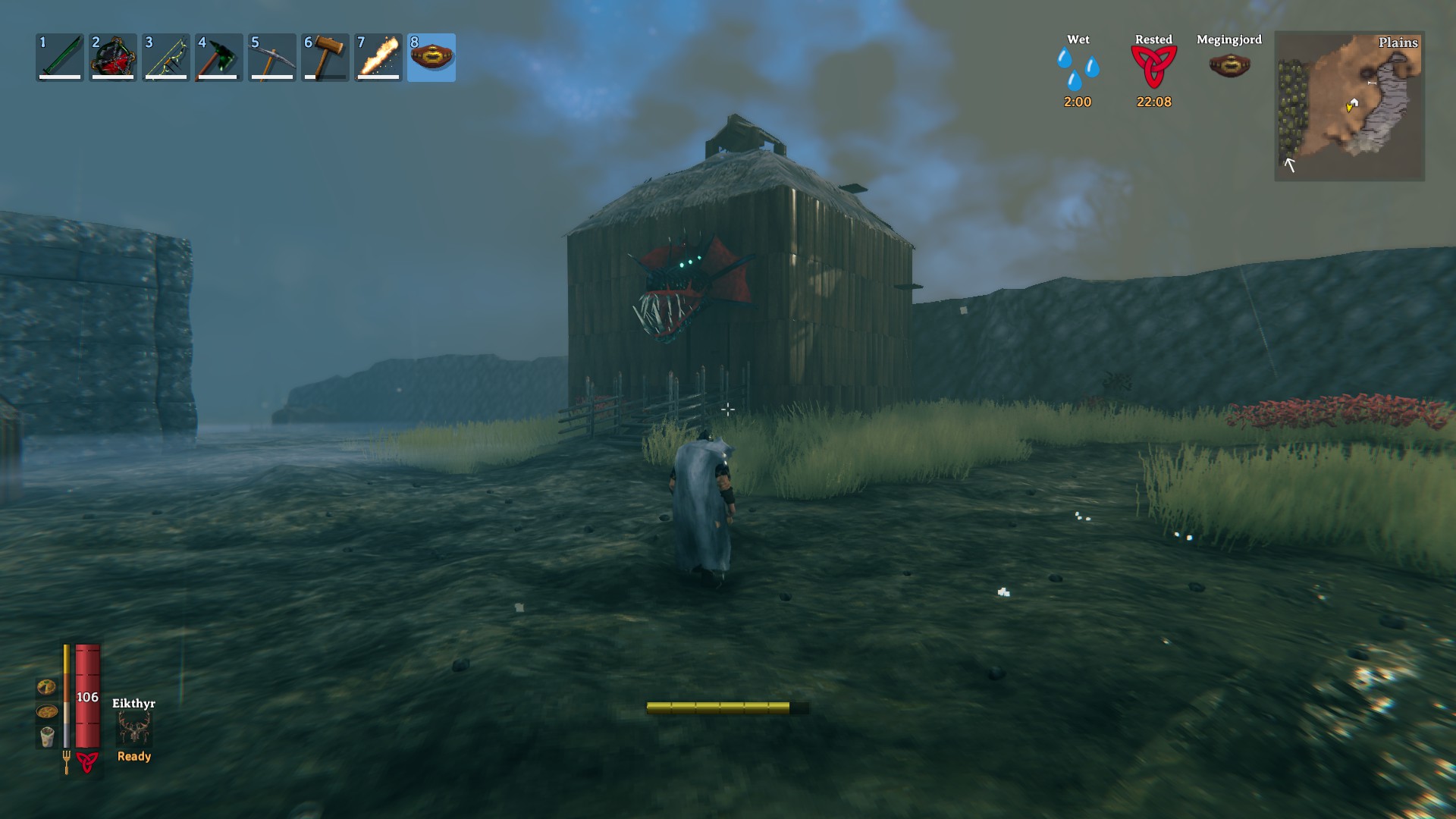Equip the shield in hotbar slot 2
This screenshot has width=1456, height=819.
pos(112,57)
